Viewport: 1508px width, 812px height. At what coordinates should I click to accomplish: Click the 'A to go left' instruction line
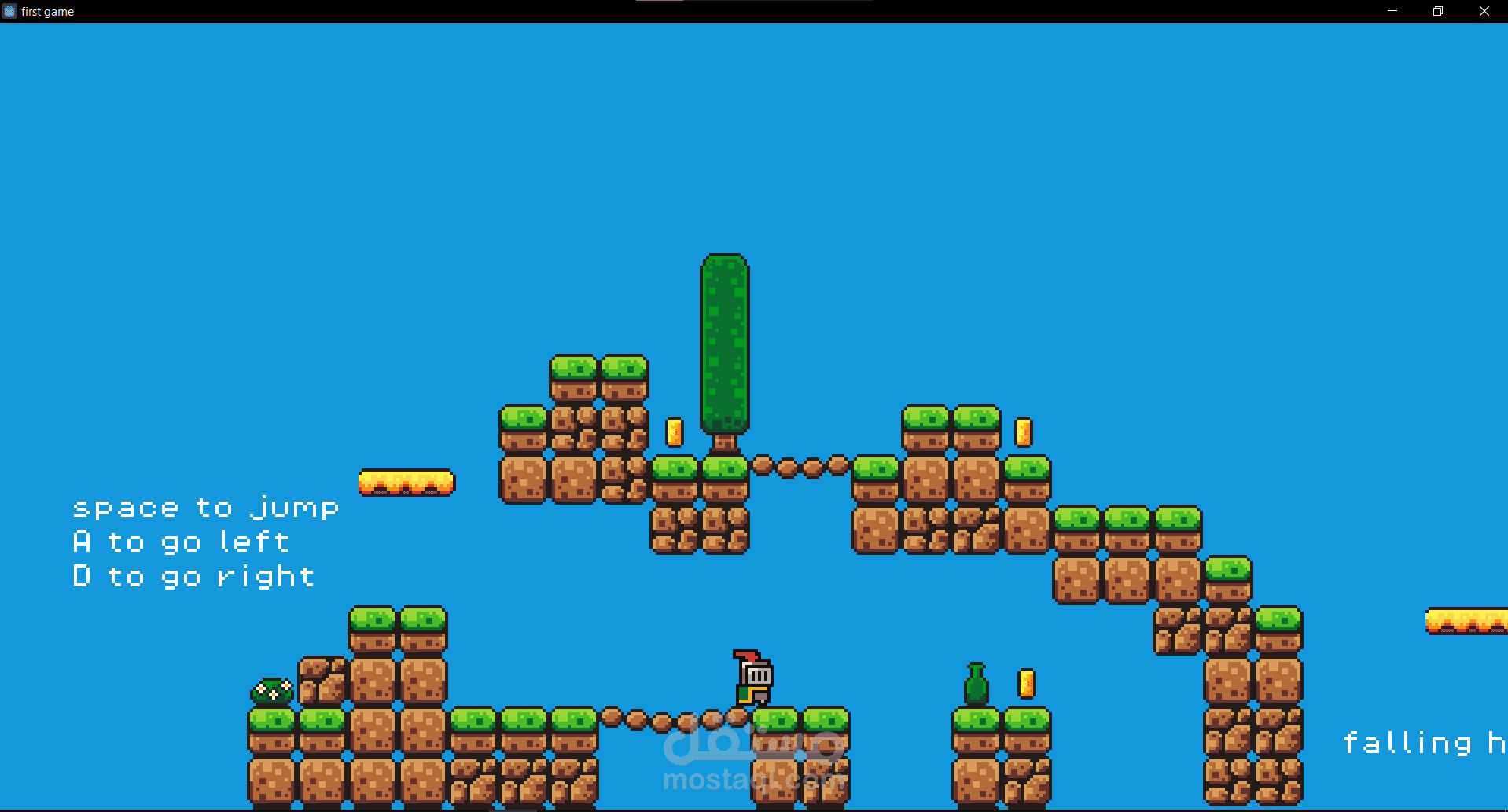[x=182, y=541]
